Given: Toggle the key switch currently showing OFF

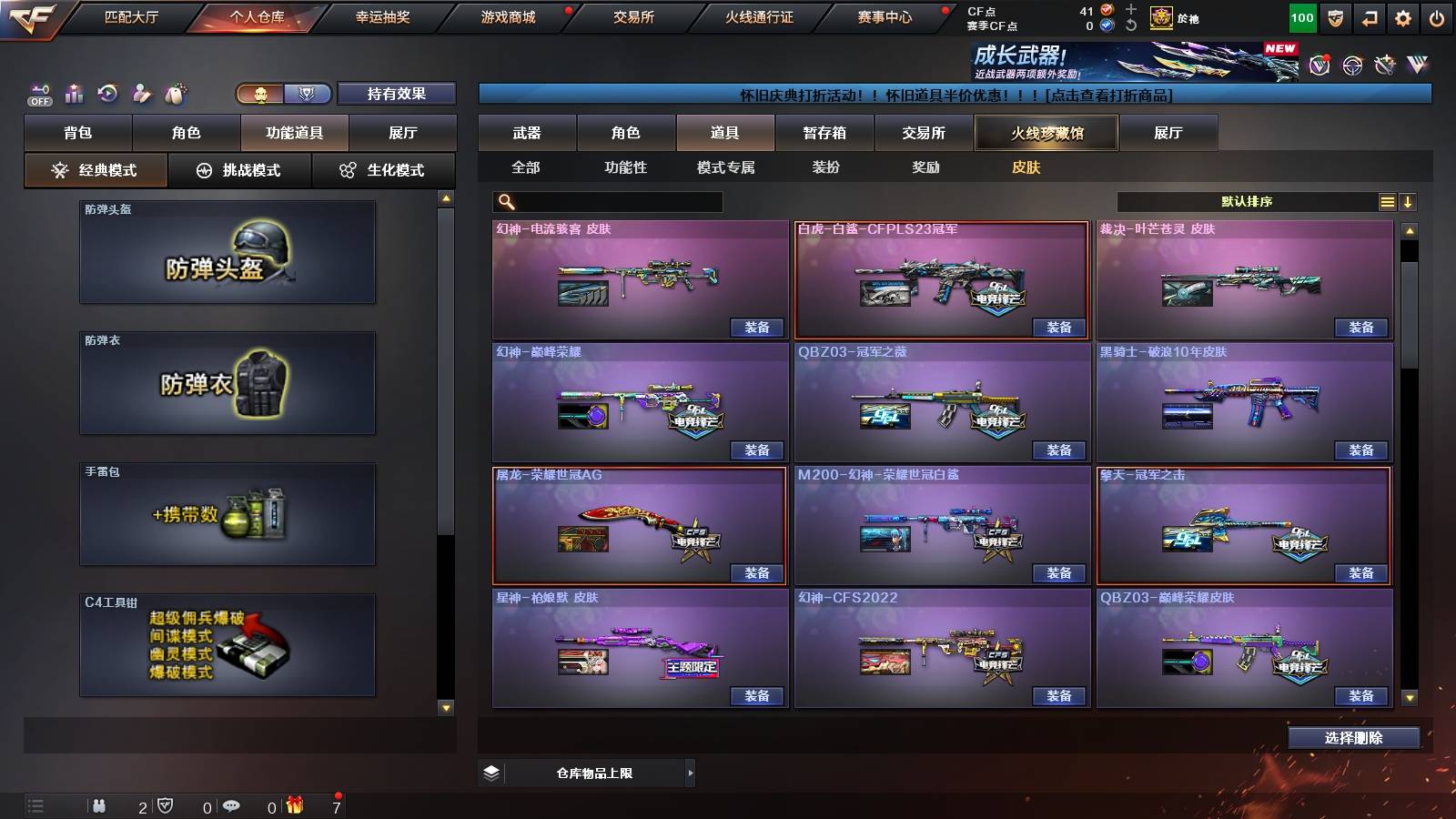Looking at the screenshot, I should (x=38, y=93).
